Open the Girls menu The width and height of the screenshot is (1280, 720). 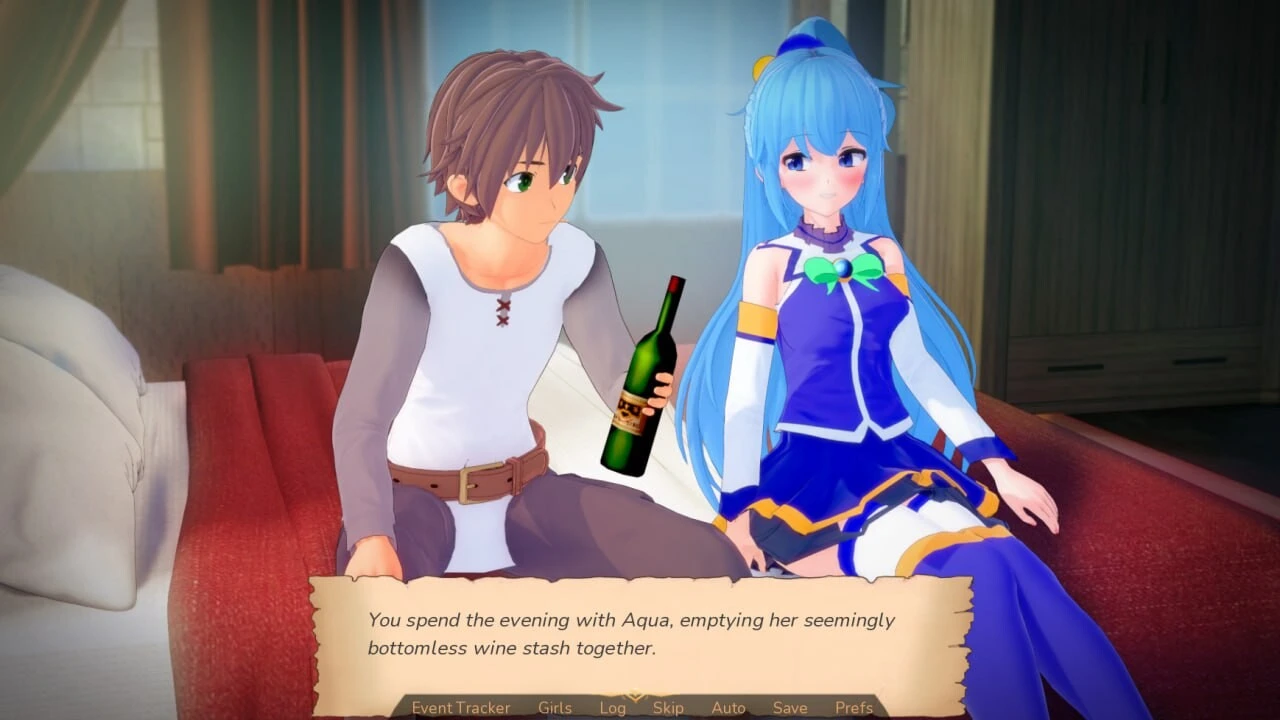click(554, 707)
